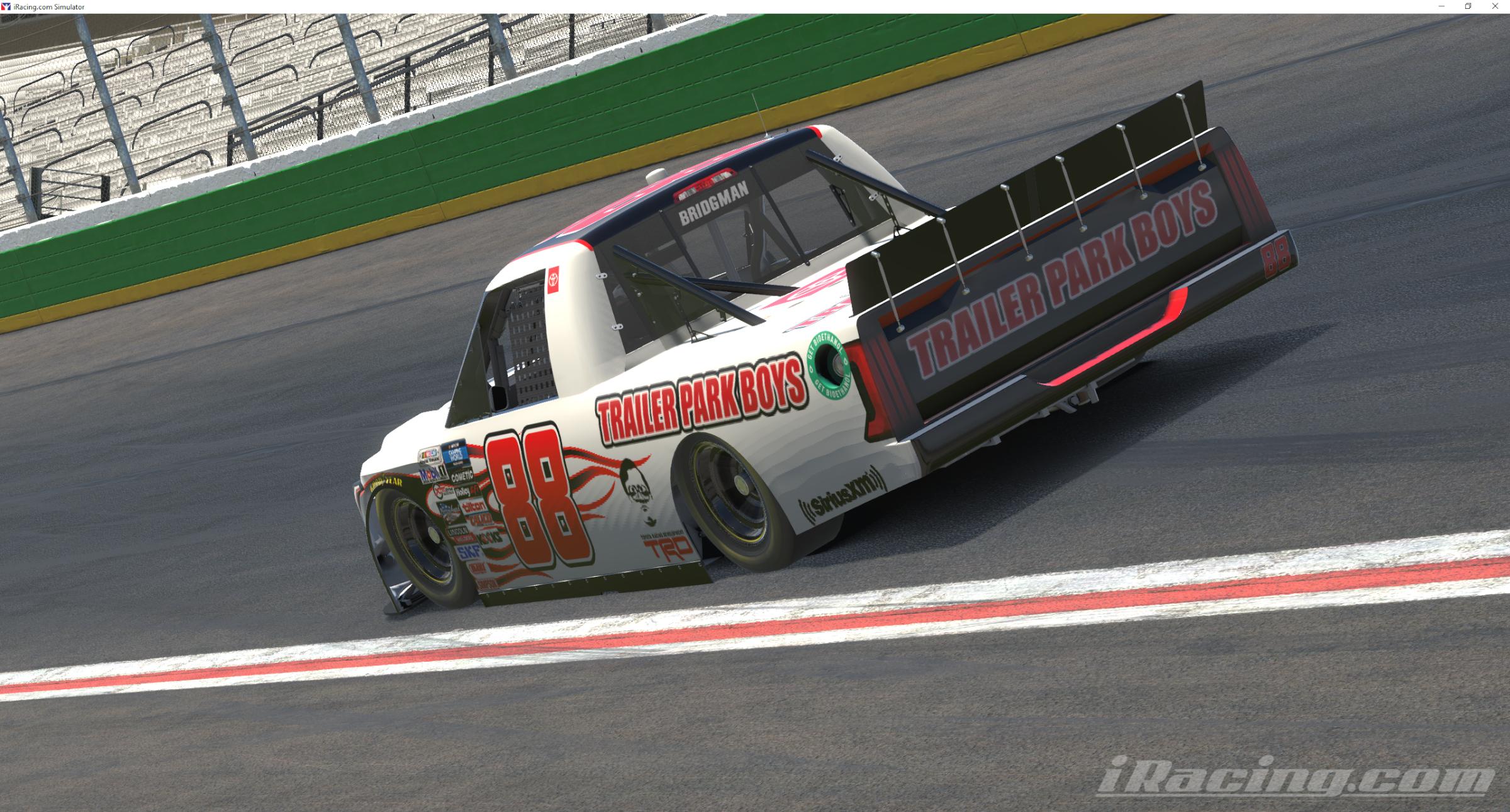Close the iRacing simulator window
Image resolution: width=1510 pixels, height=812 pixels.
[x=1495, y=6]
